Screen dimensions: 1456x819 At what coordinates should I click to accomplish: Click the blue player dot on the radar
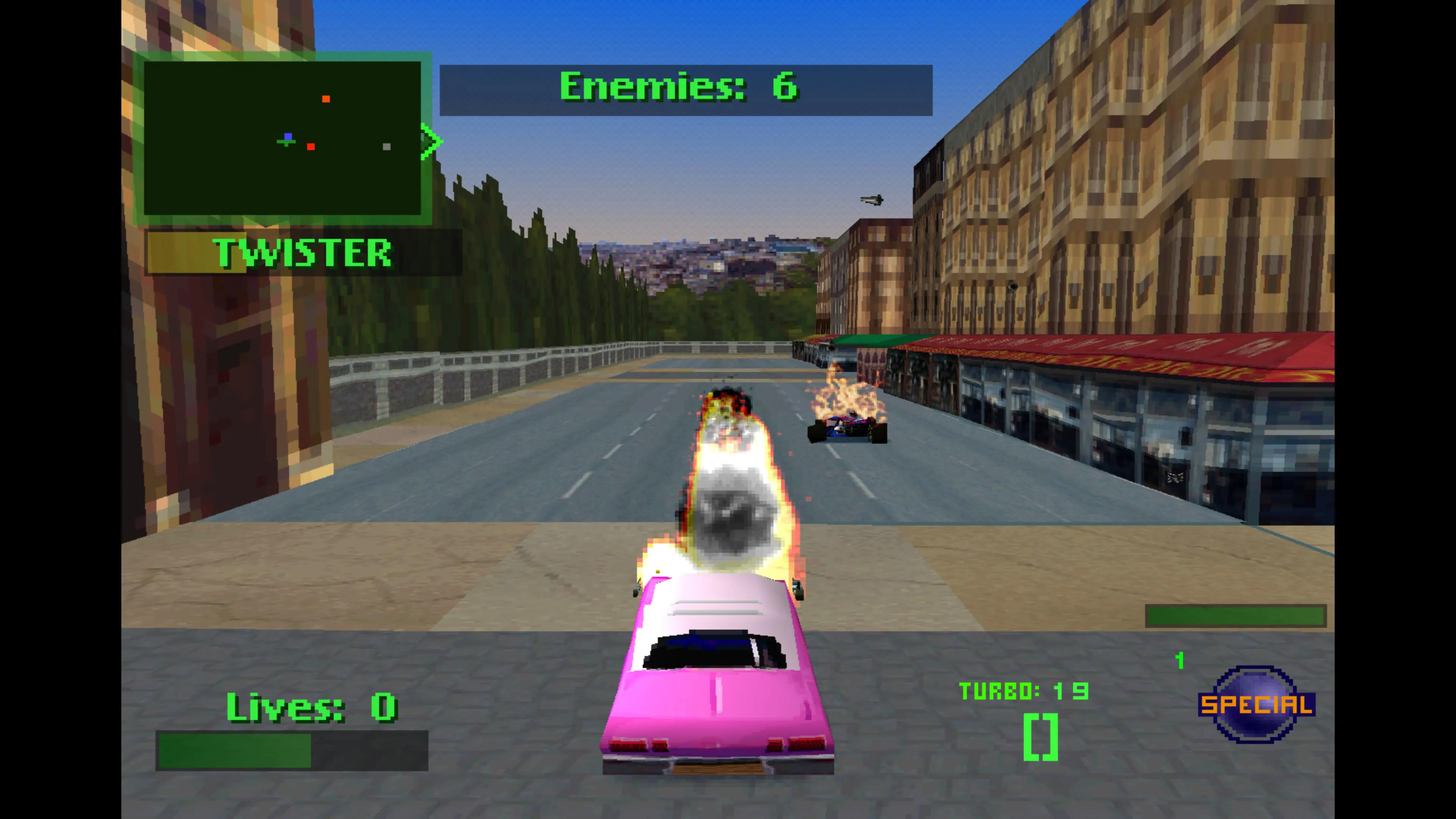pos(288,136)
